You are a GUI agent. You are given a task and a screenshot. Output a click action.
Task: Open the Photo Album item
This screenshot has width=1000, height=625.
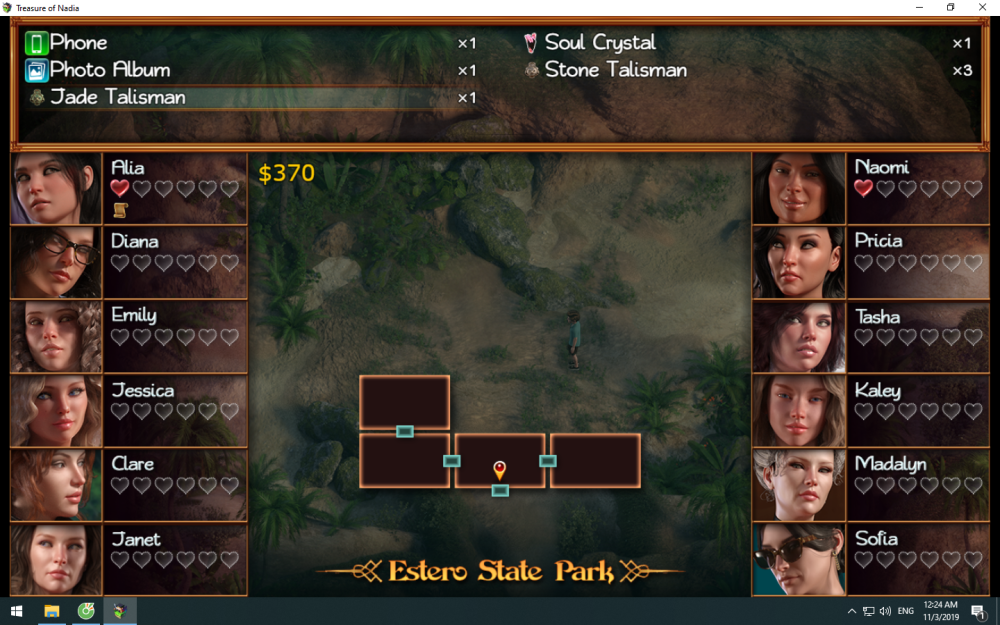point(110,70)
